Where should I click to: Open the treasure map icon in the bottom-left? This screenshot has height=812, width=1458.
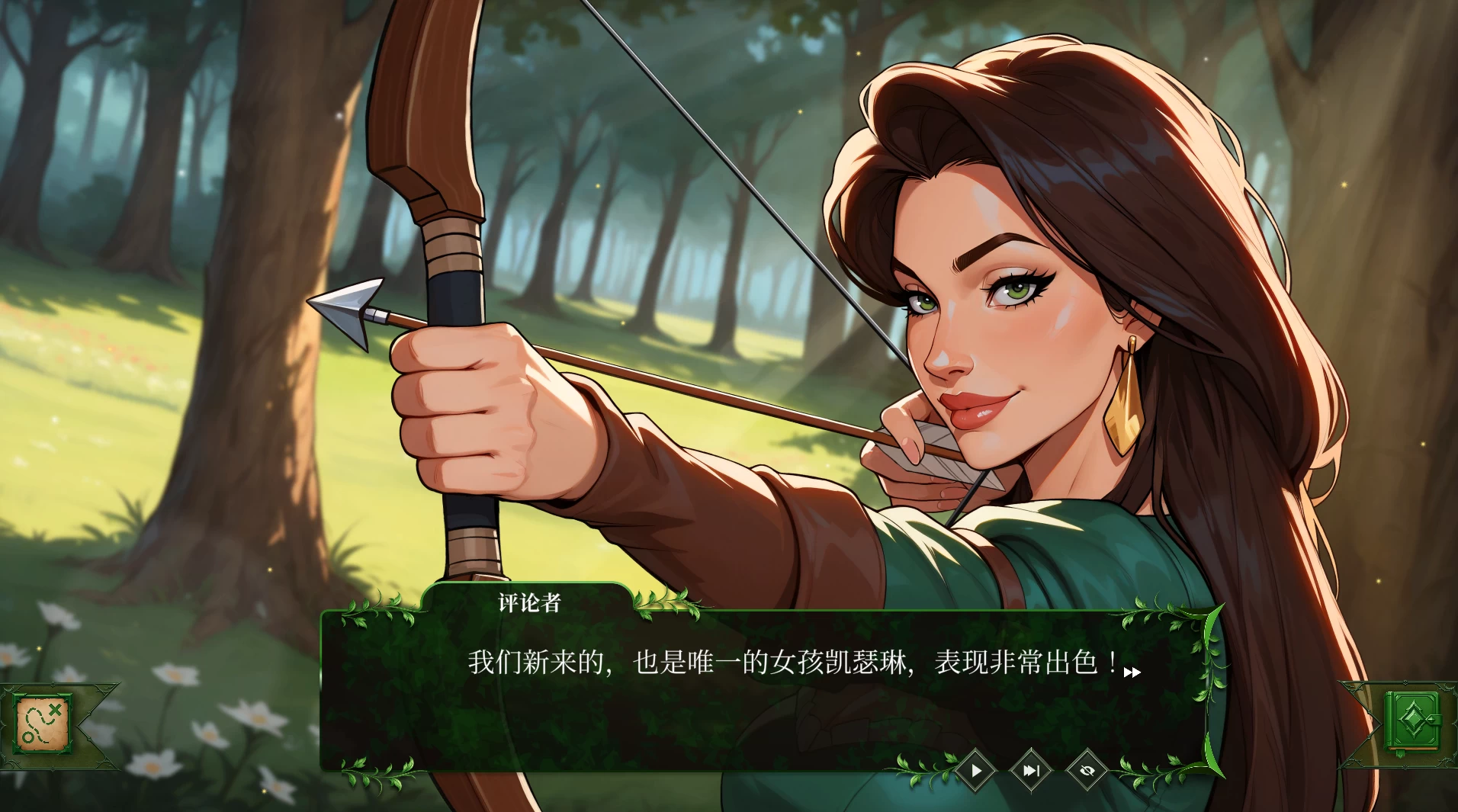pyautogui.click(x=42, y=724)
